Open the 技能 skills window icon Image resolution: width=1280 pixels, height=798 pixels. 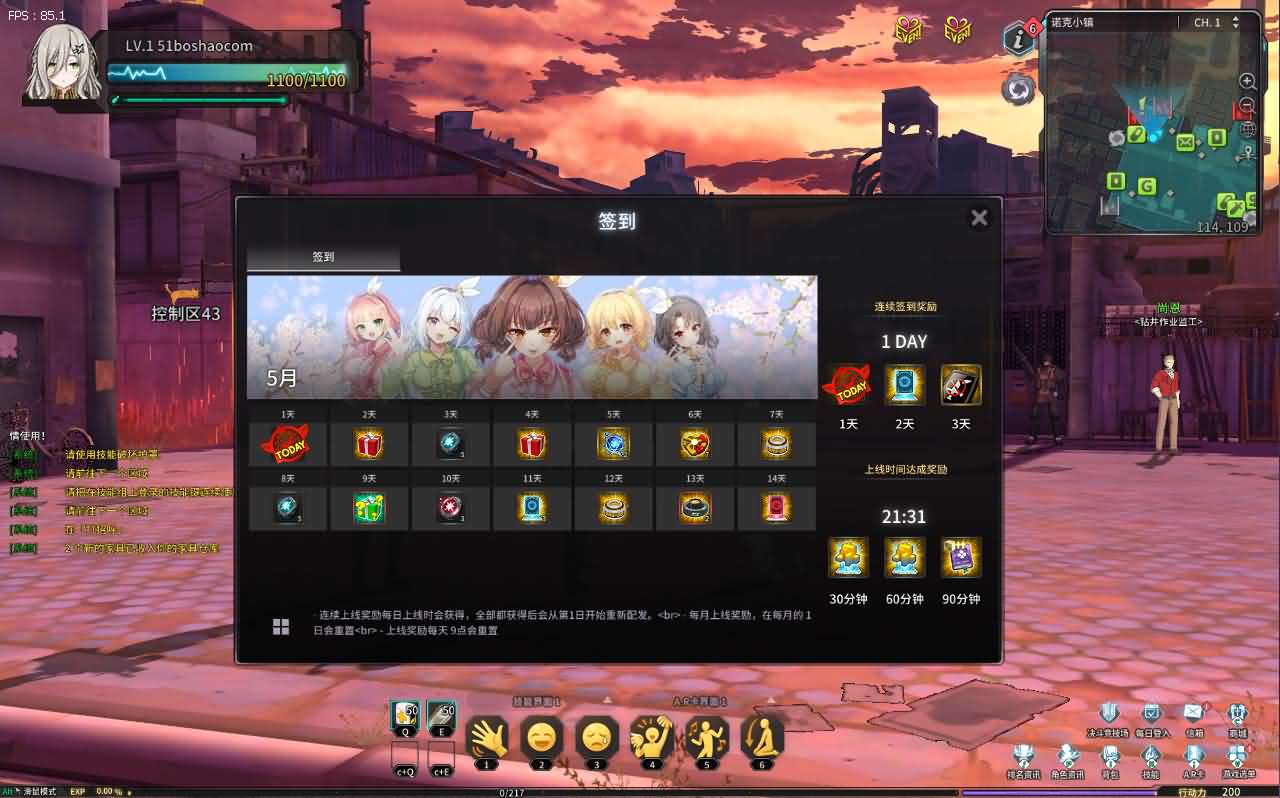coord(1152,753)
